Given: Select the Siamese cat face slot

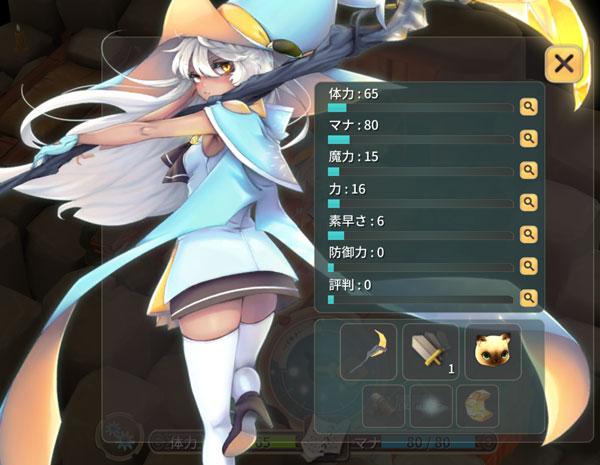Looking at the screenshot, I should (493, 351).
